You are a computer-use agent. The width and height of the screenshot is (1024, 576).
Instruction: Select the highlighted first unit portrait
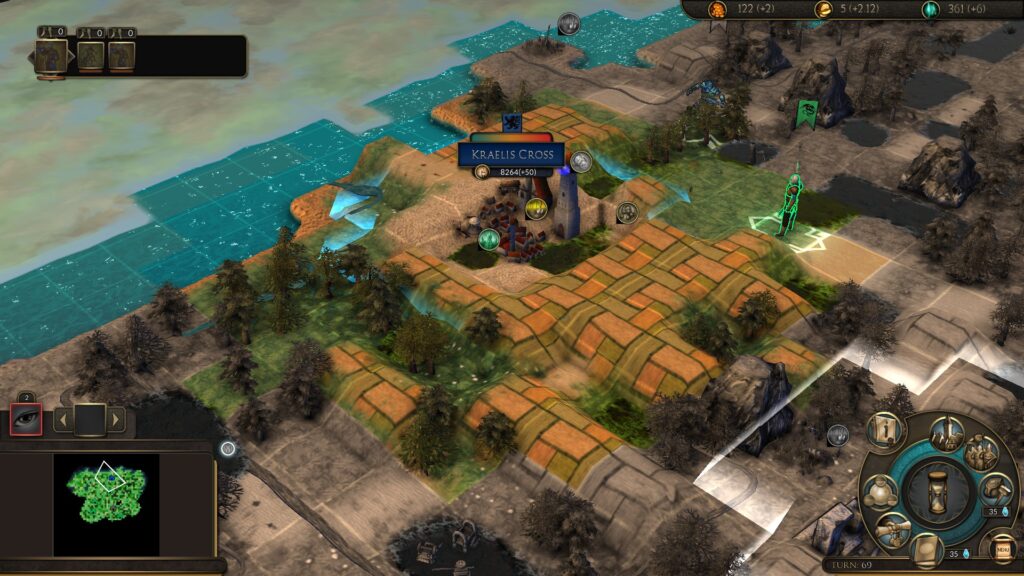point(50,56)
